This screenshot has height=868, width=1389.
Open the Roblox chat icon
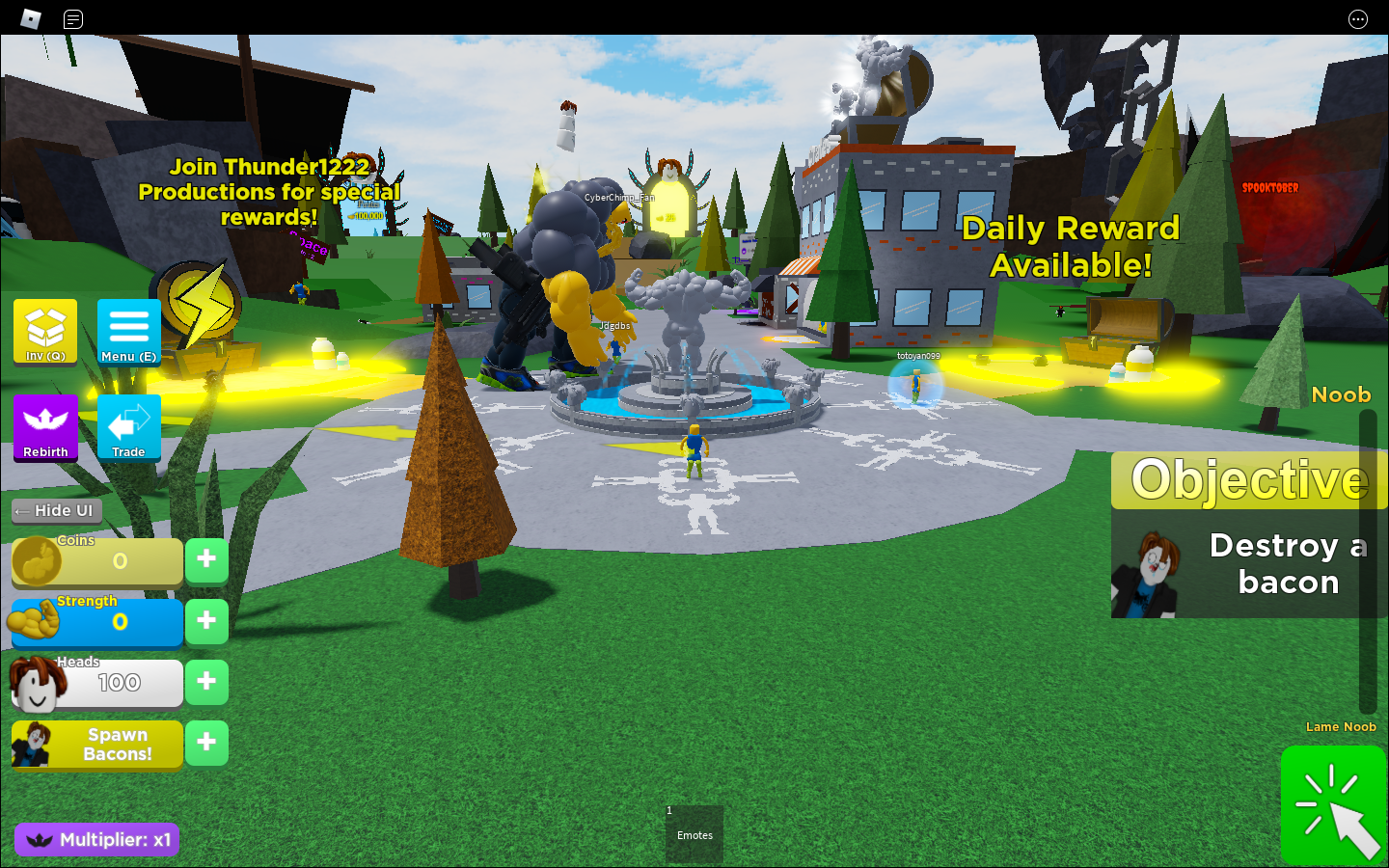point(72,18)
